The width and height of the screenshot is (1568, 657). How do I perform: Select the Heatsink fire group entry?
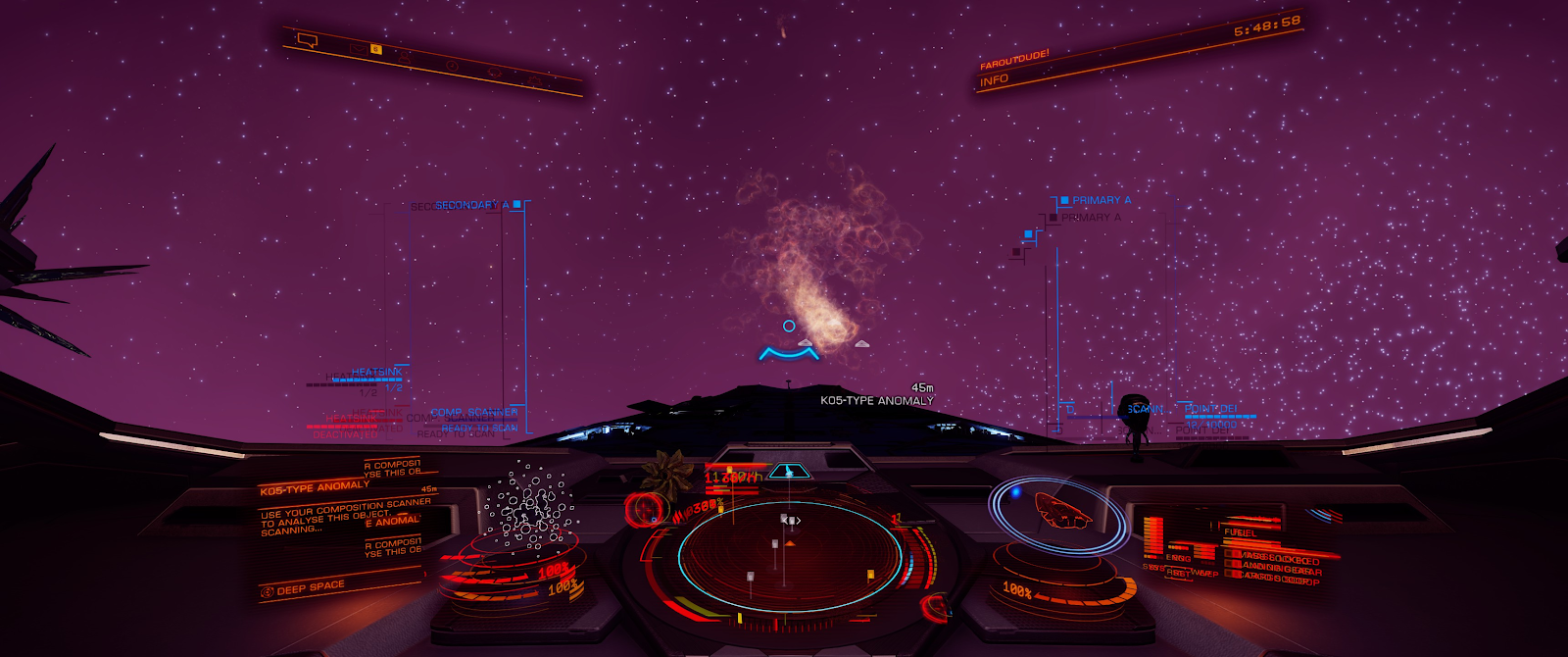coord(376,373)
